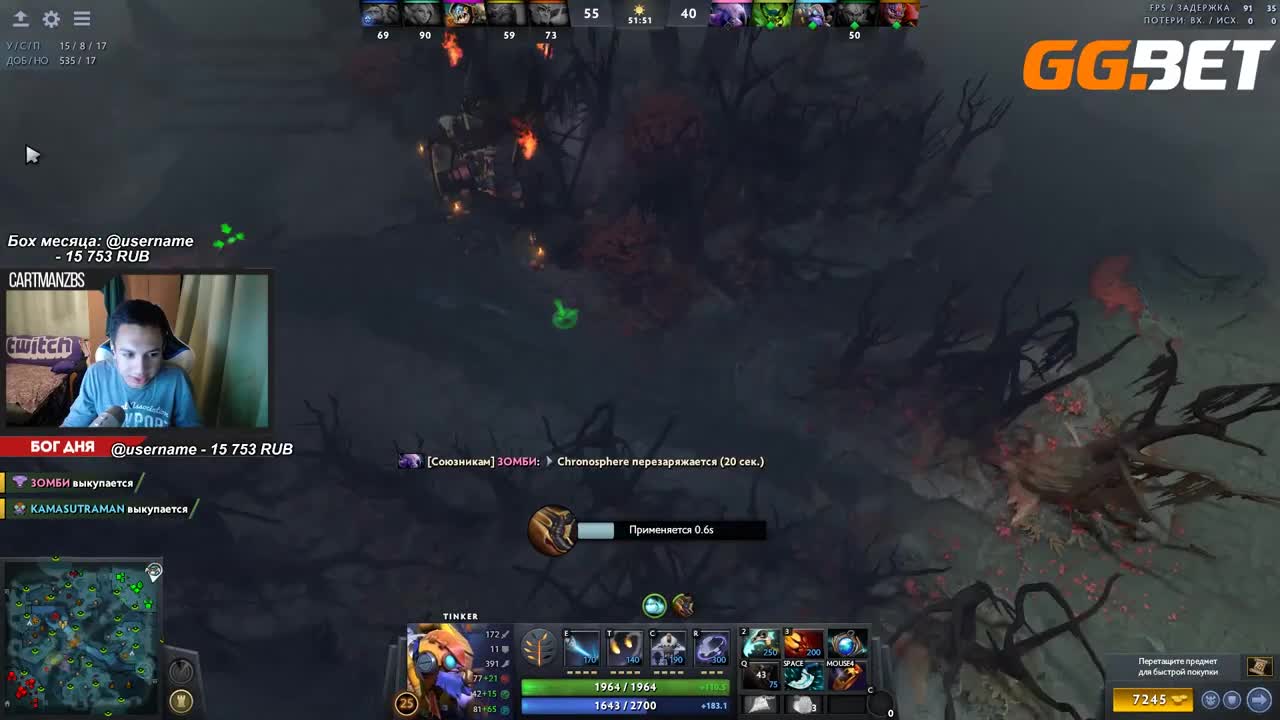Viewport: 1280px width, 720px height.
Task: Select the green enemy hero portrait in top bar
Action: pos(771,14)
